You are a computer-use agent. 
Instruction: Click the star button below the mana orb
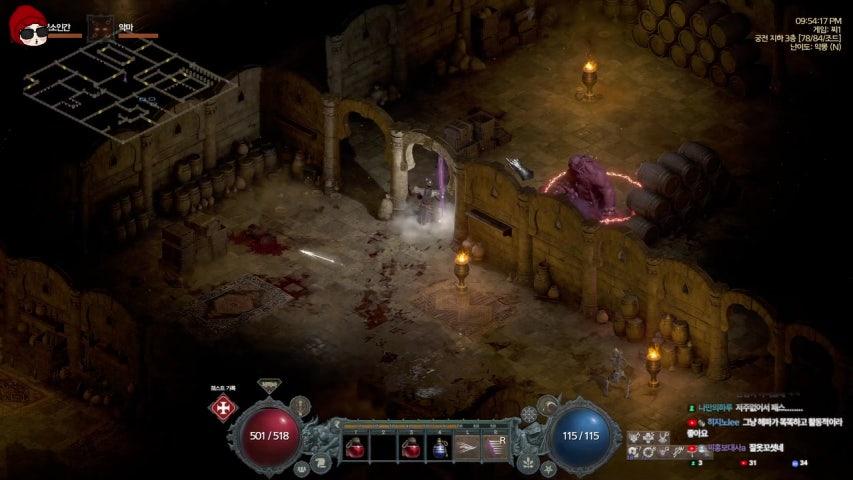[548, 467]
